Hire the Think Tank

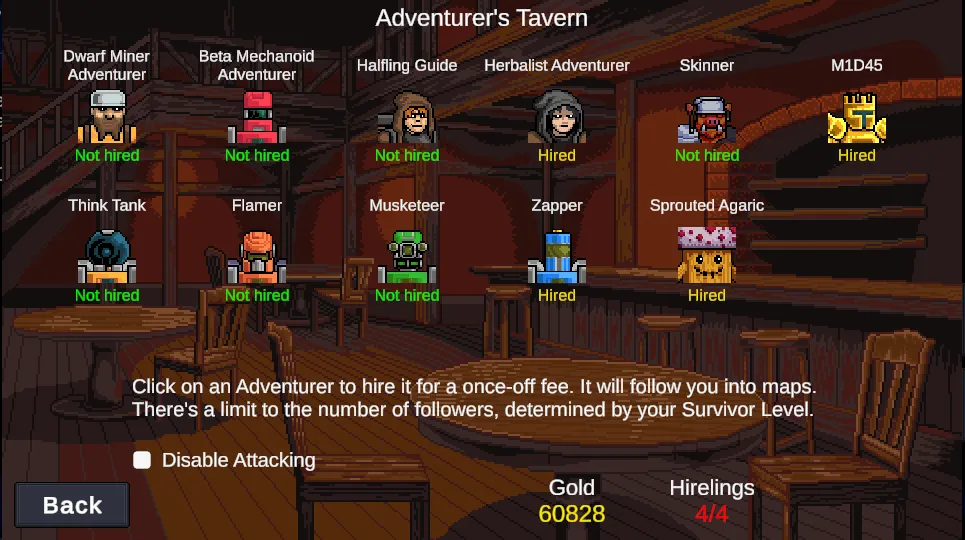[106, 258]
